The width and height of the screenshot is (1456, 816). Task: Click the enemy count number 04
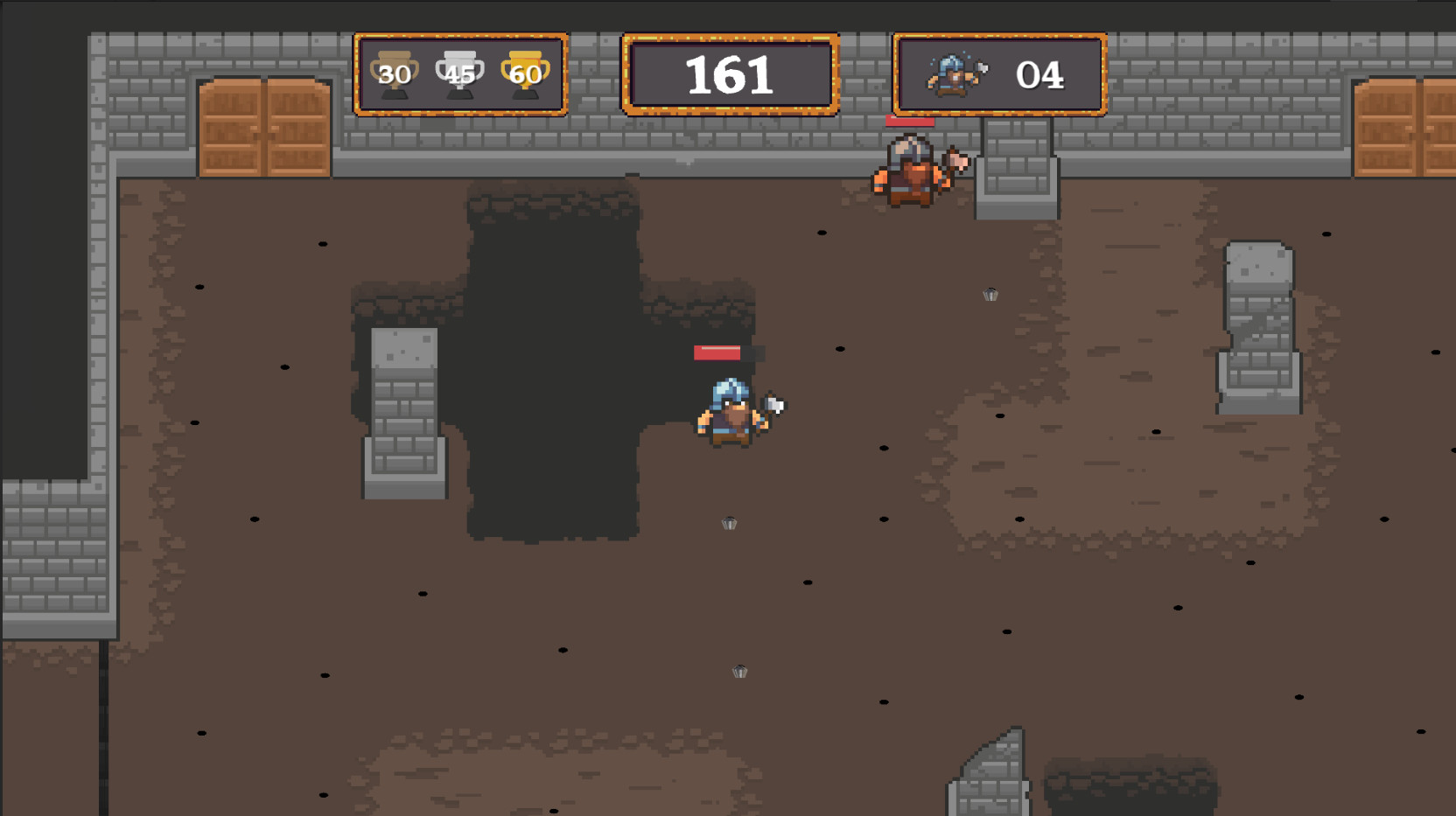(1042, 74)
